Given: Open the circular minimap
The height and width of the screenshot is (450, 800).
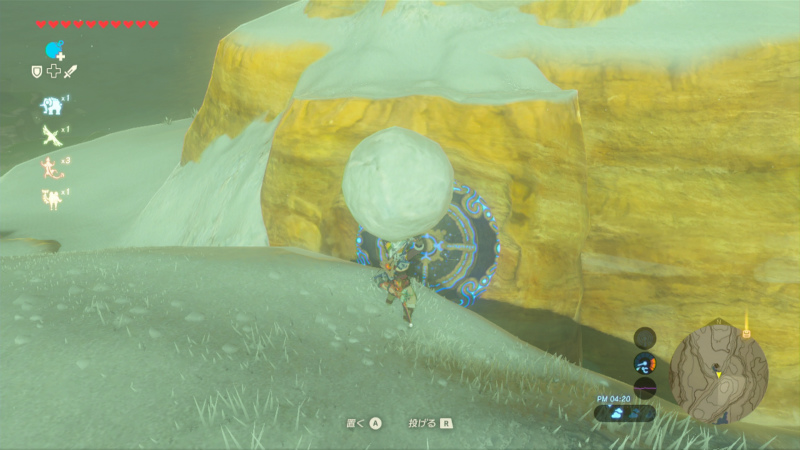Looking at the screenshot, I should (719, 368).
